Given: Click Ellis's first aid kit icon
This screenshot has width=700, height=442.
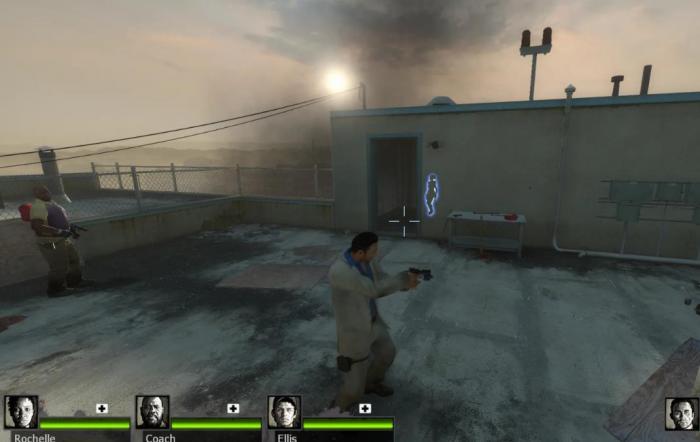Looking at the screenshot, I should (x=365, y=408).
